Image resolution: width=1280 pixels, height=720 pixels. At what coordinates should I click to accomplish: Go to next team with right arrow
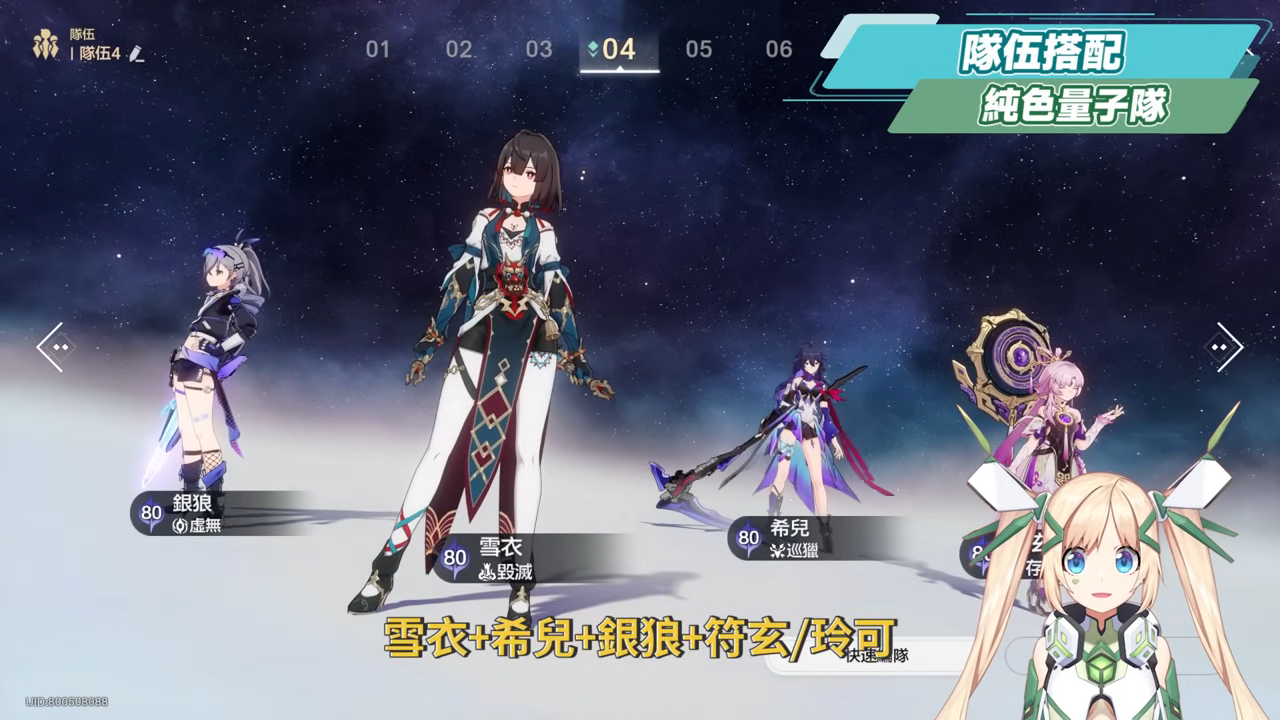pos(1223,347)
